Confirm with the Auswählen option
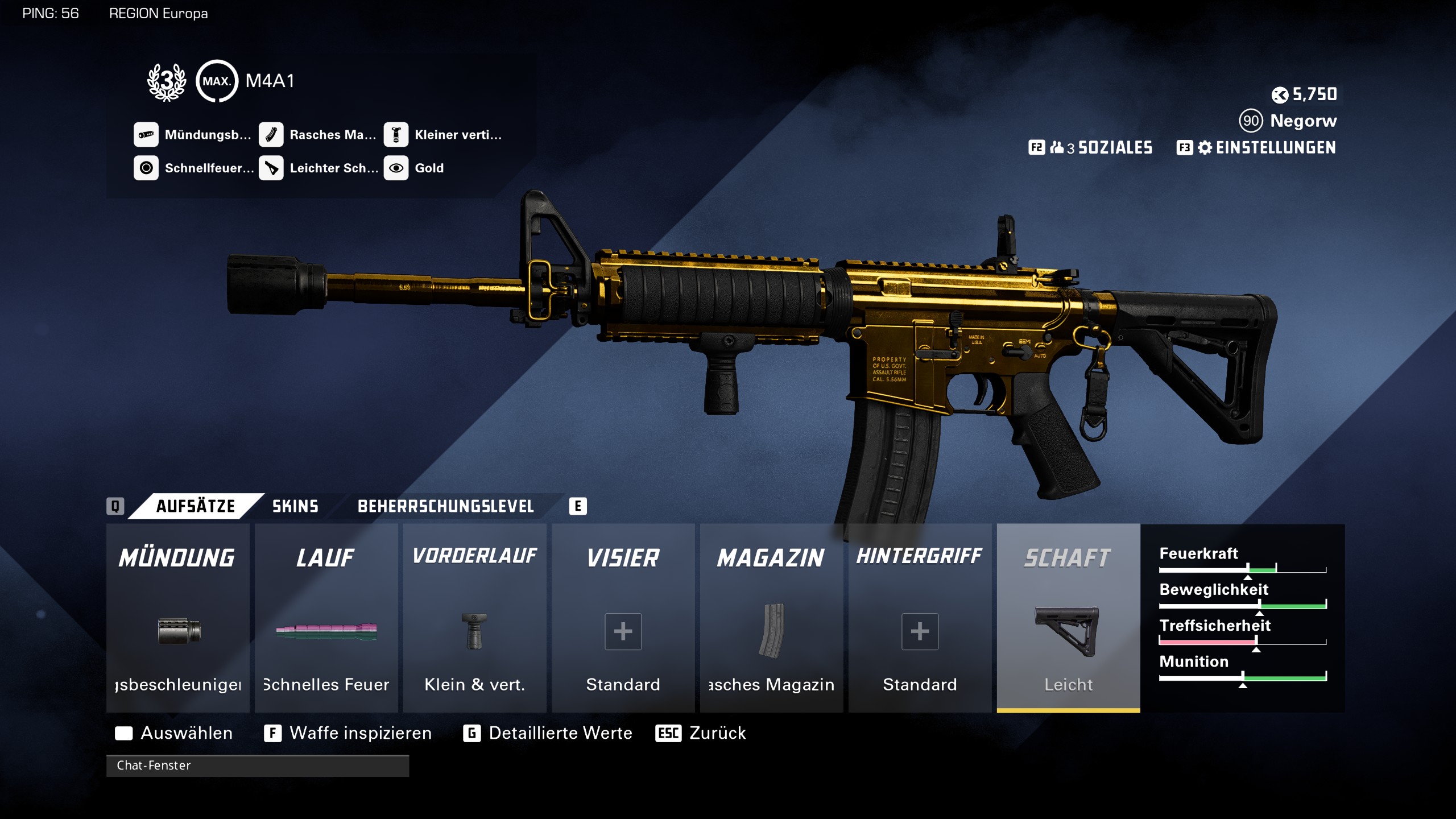Image resolution: width=1456 pixels, height=819 pixels. pyautogui.click(x=174, y=733)
